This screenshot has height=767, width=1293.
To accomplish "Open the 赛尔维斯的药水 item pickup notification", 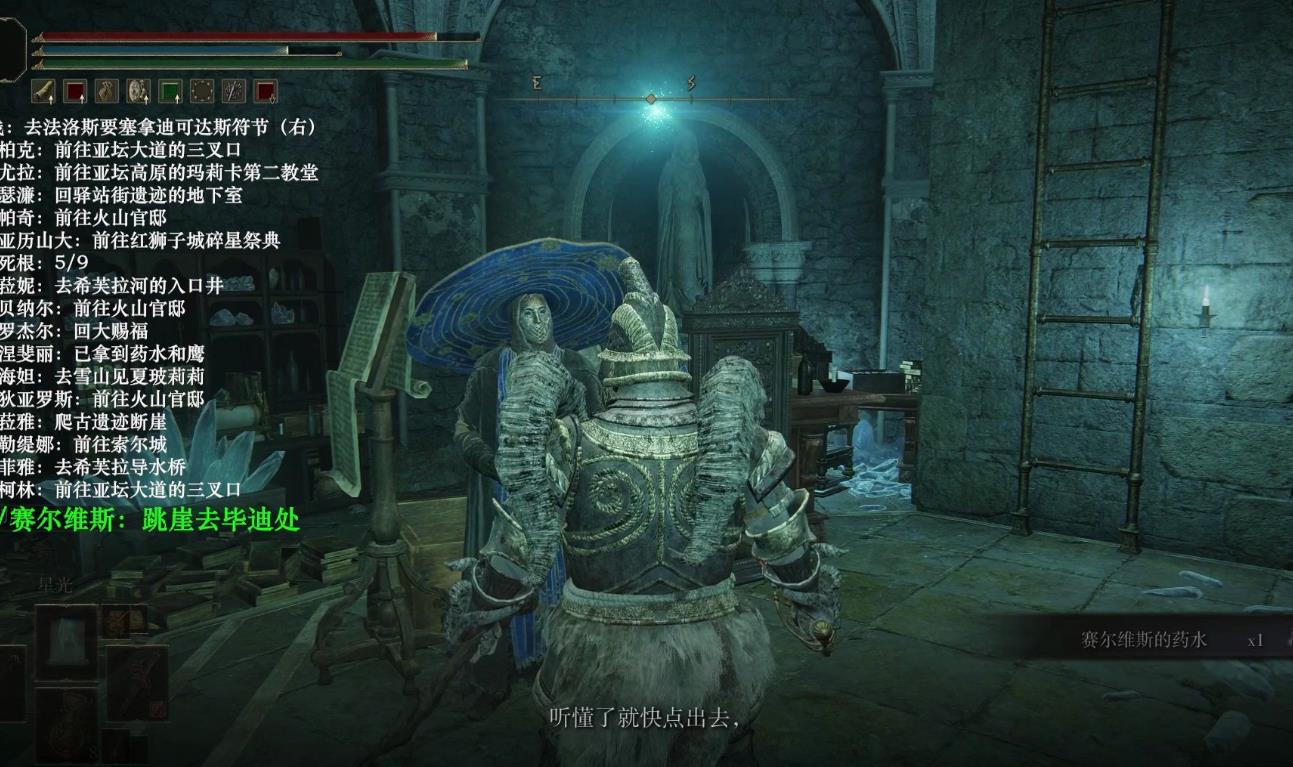I will point(1143,640).
